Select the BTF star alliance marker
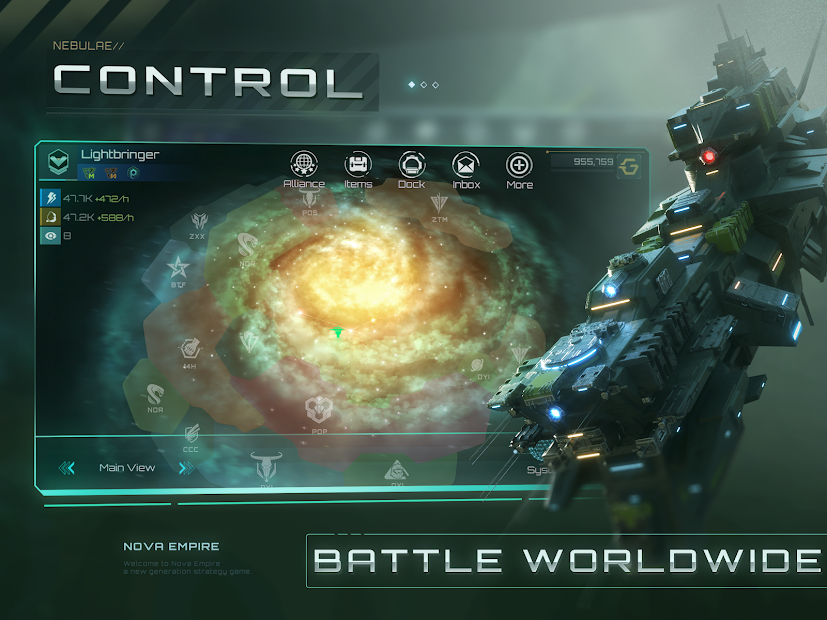Screen dimensions: 827x620 [178, 267]
